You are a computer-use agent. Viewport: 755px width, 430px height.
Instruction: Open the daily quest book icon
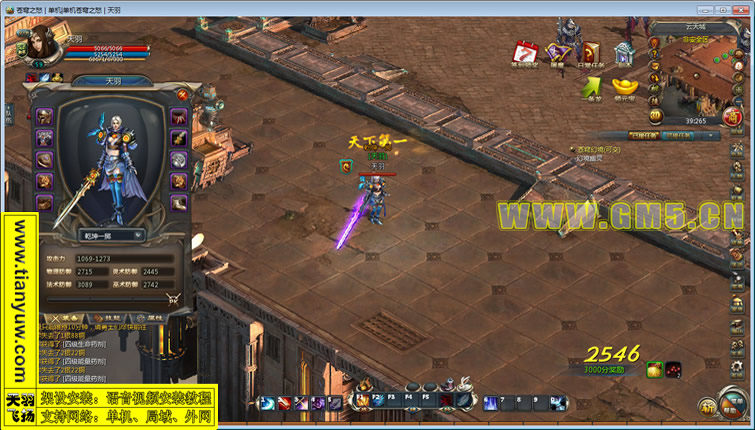coord(591,53)
